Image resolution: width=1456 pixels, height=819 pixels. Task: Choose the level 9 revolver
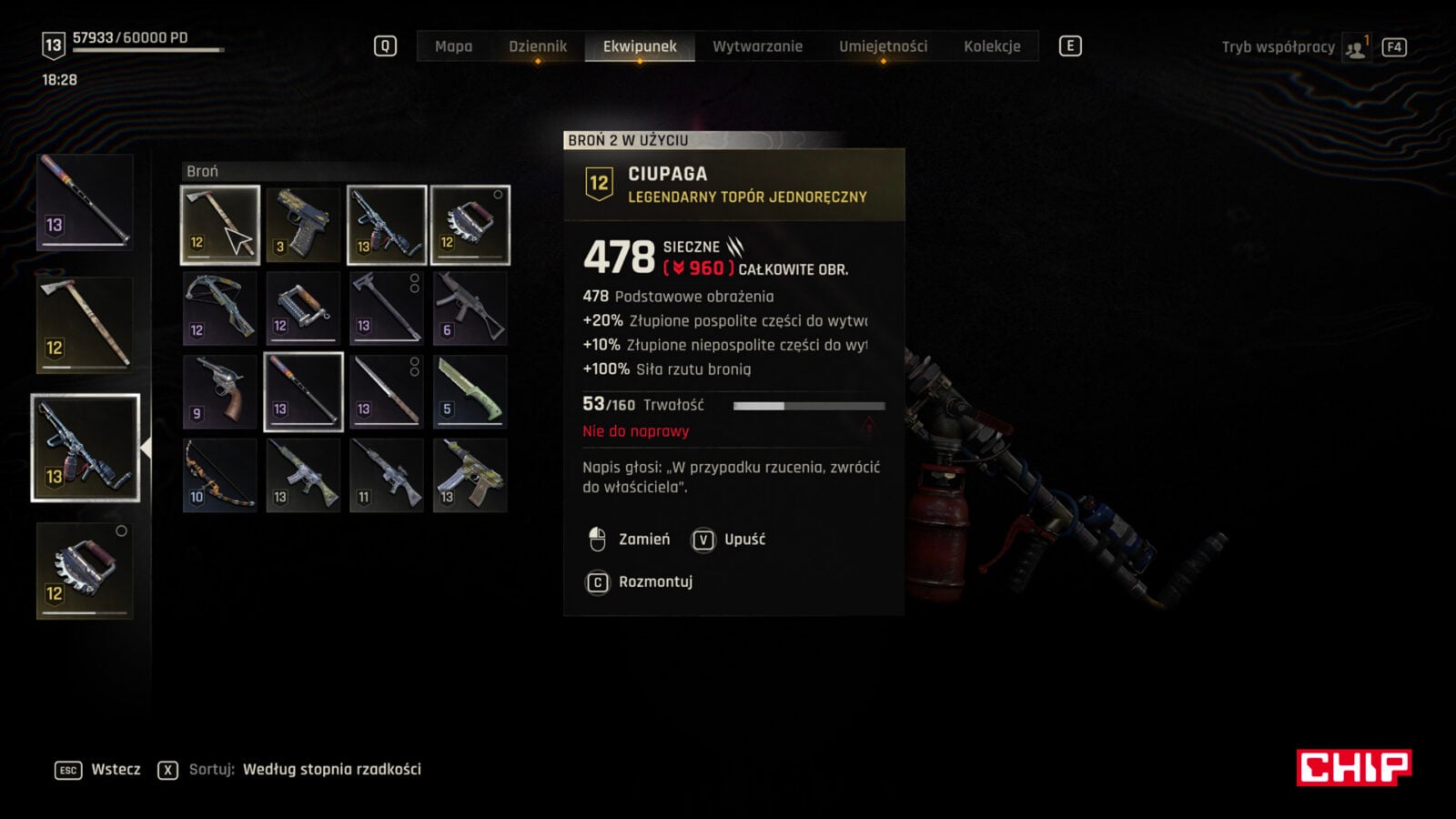coord(220,392)
